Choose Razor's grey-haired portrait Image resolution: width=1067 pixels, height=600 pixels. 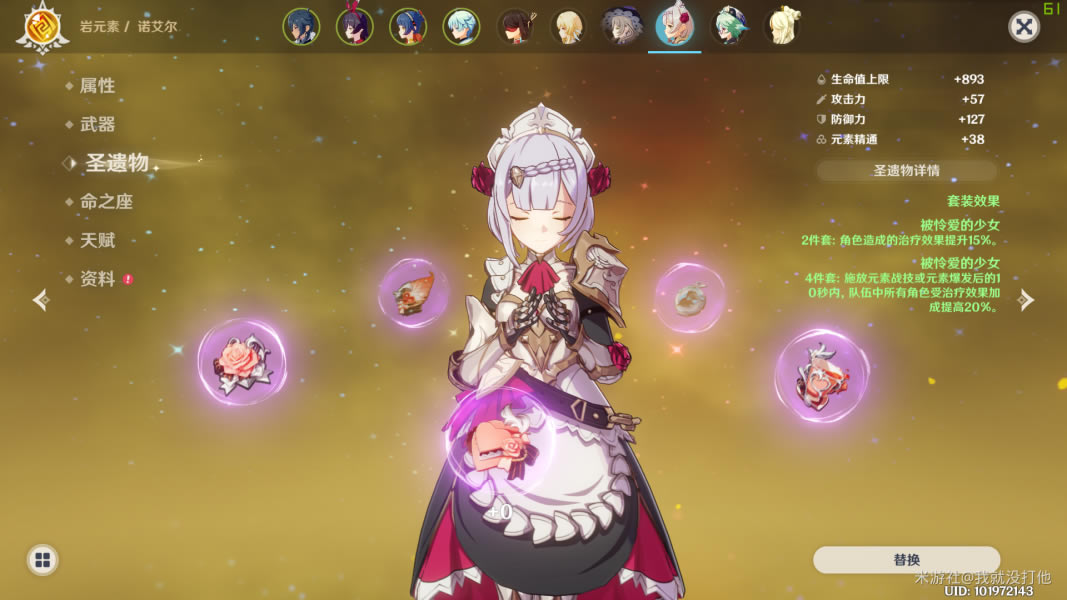[621, 27]
